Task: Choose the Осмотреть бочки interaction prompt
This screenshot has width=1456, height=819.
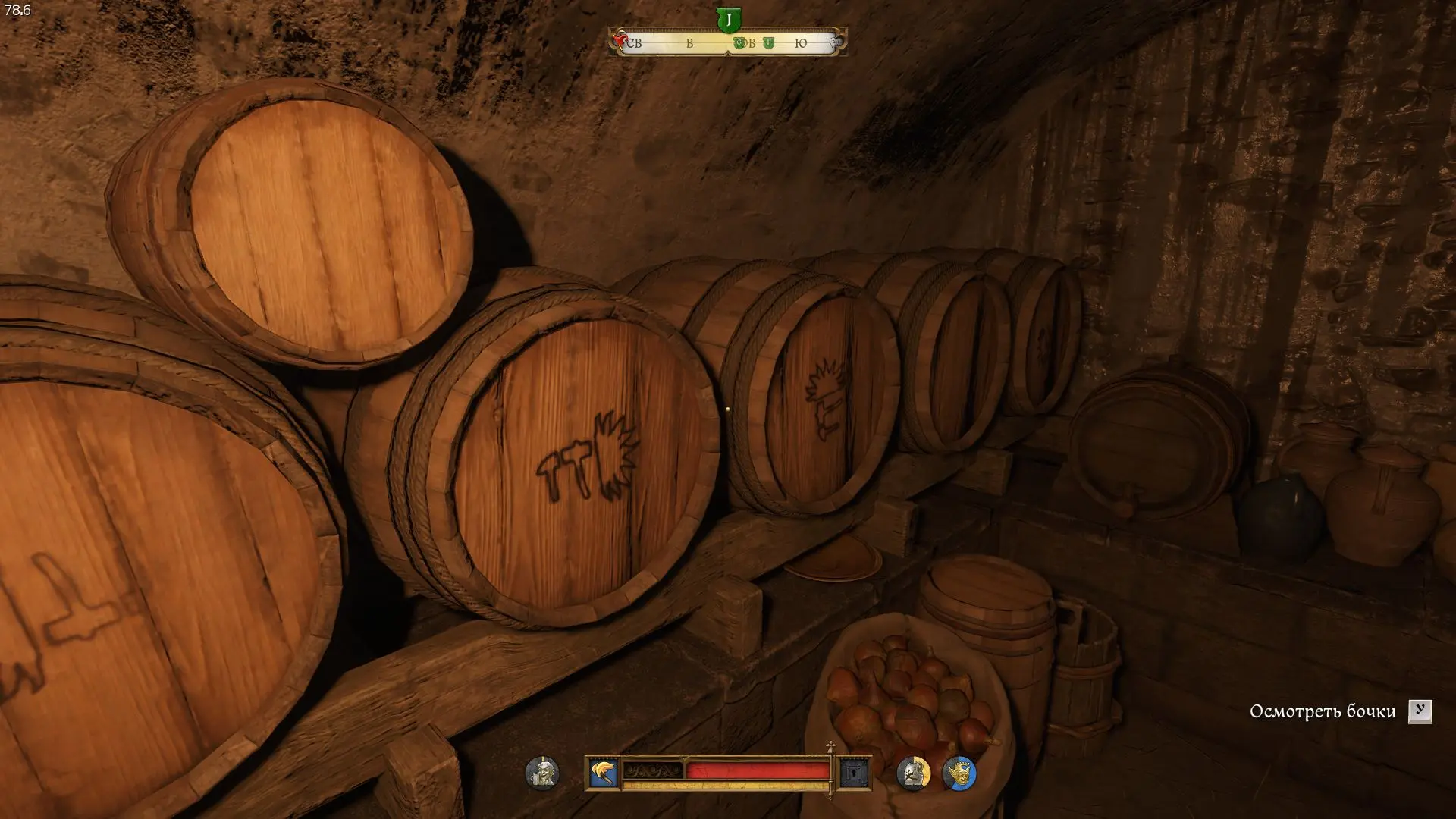Action: (x=1323, y=711)
